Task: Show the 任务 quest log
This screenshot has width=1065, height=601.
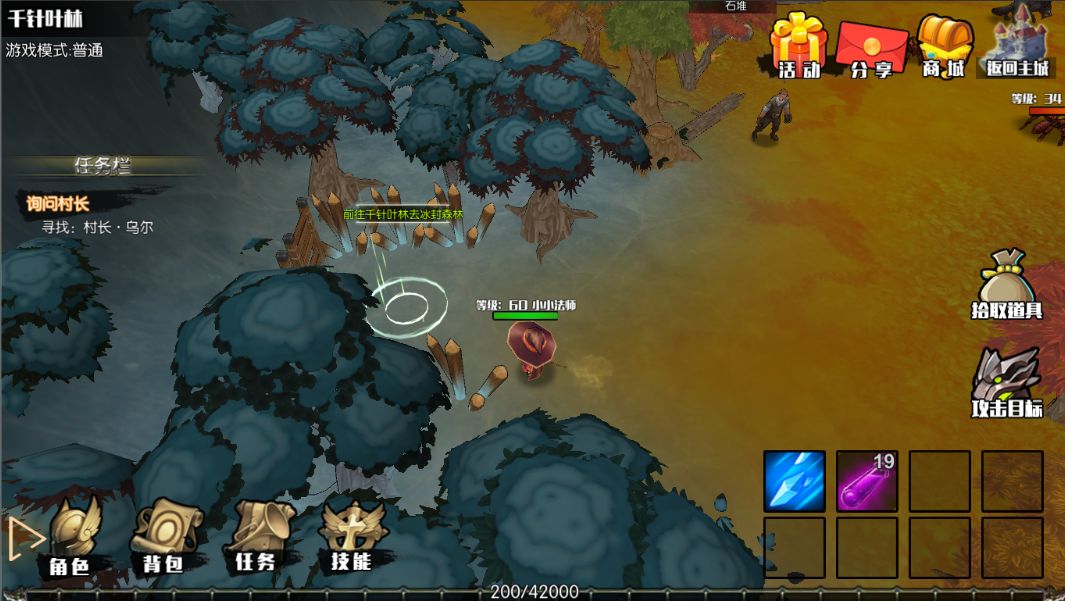Action: click(257, 538)
